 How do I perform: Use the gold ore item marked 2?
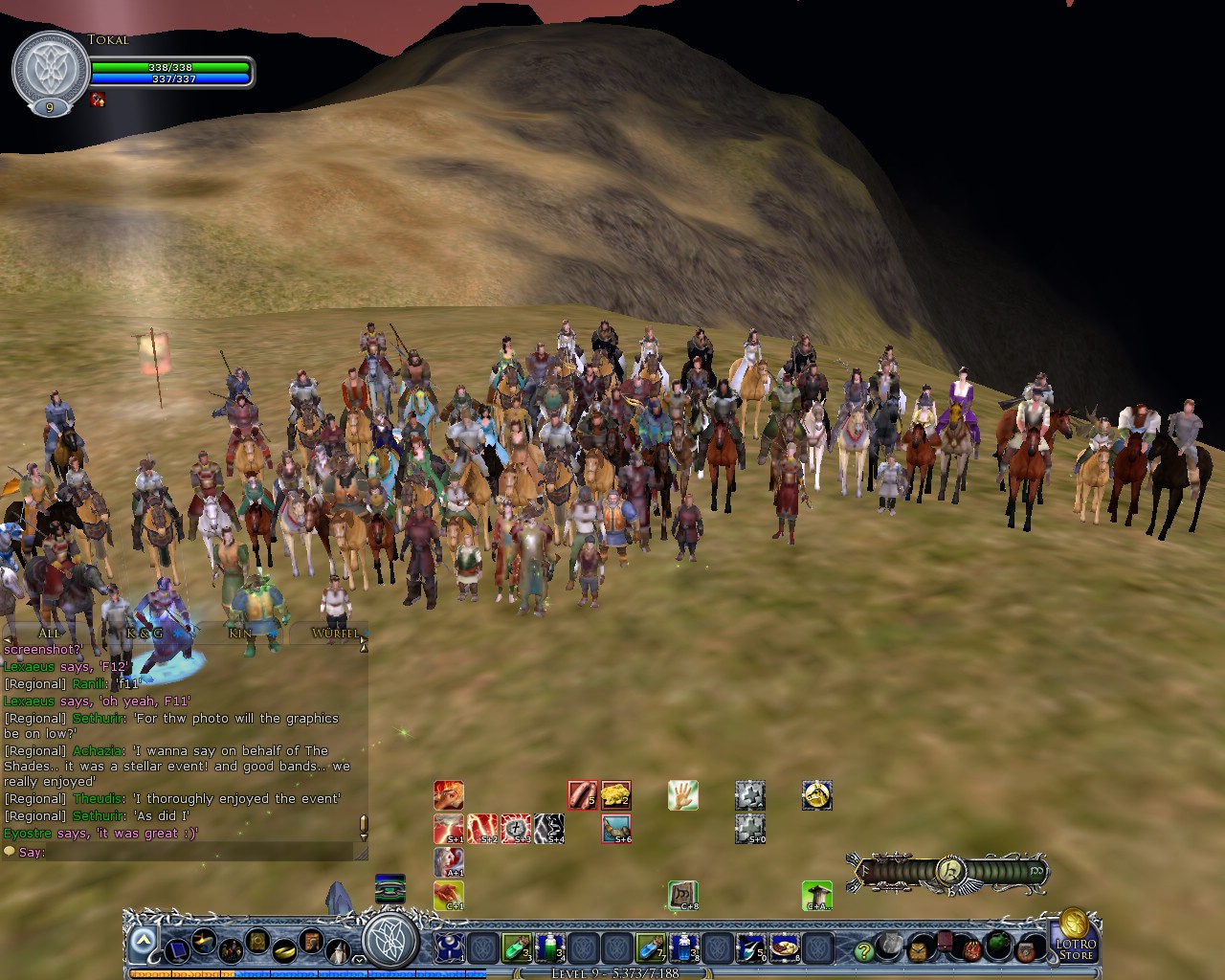[617, 793]
